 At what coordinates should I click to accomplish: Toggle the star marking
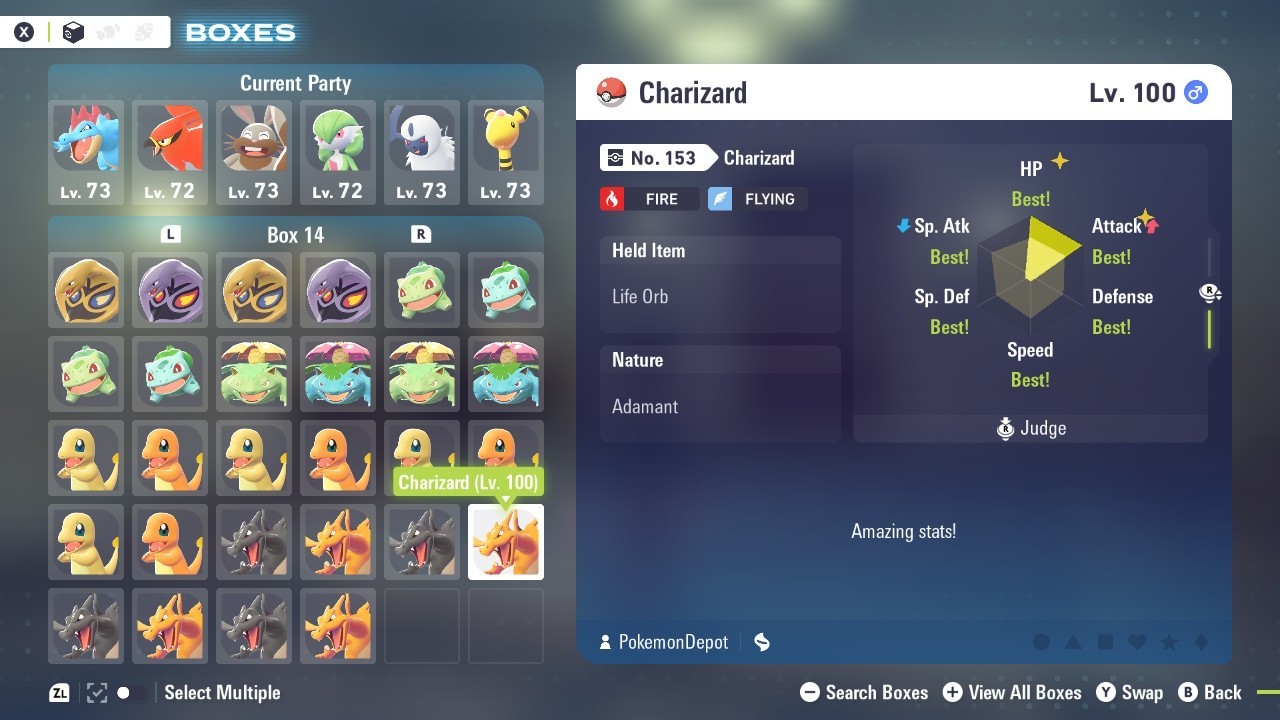click(1169, 642)
